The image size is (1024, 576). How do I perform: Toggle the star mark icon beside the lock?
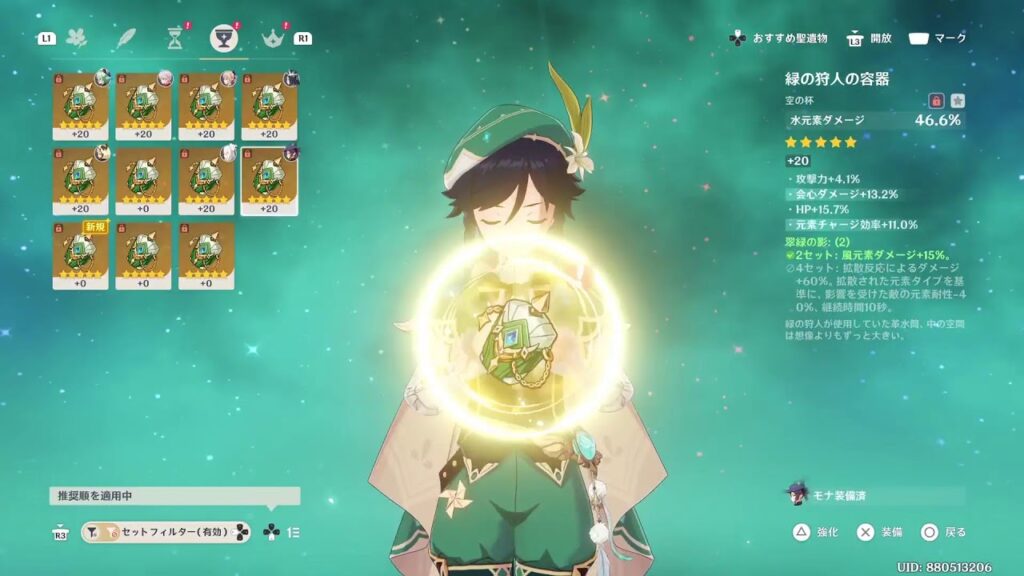tap(957, 100)
